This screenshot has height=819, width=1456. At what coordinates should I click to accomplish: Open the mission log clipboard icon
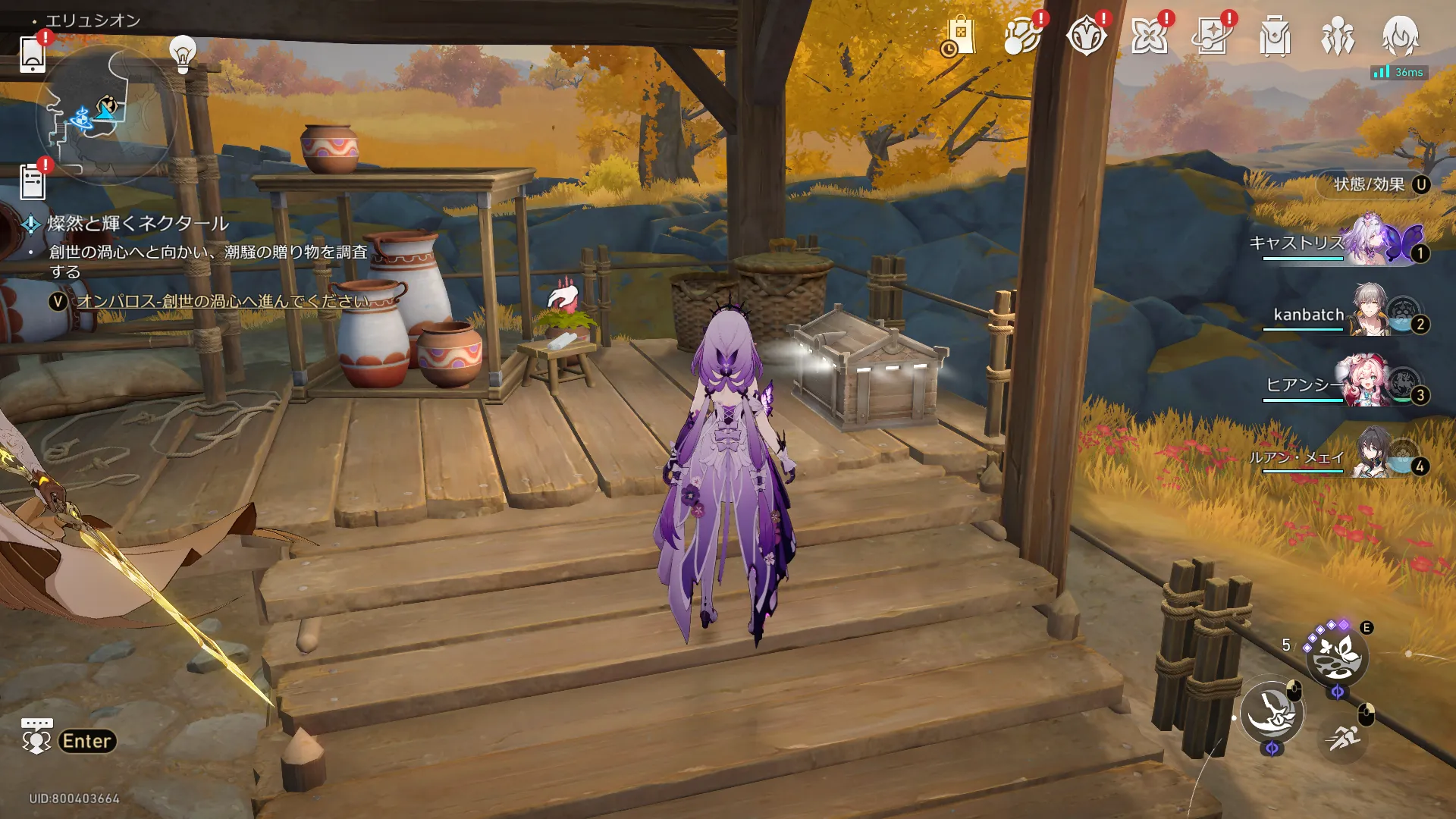coord(33,183)
